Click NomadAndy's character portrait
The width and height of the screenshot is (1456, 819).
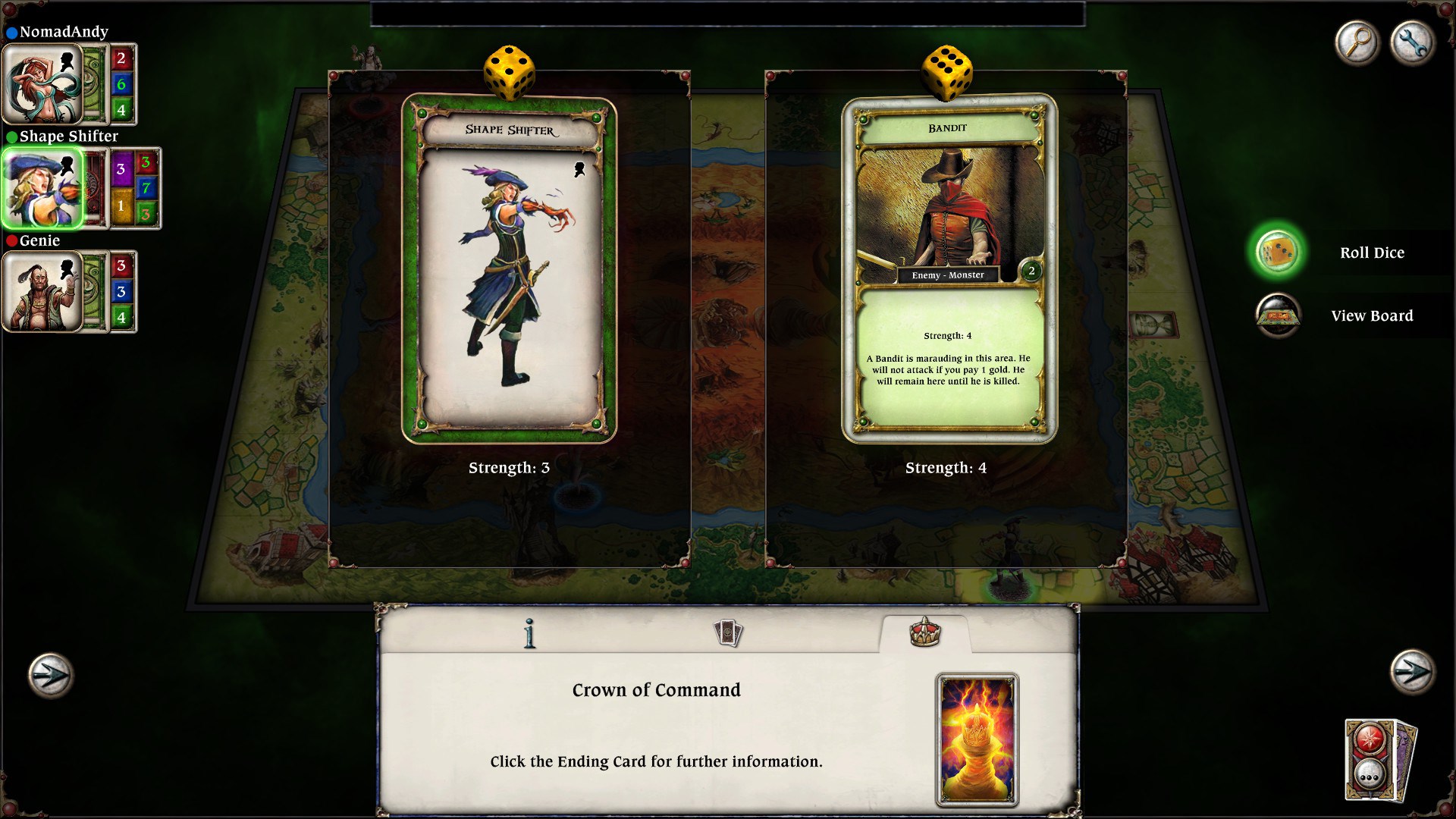pyautogui.click(x=43, y=83)
